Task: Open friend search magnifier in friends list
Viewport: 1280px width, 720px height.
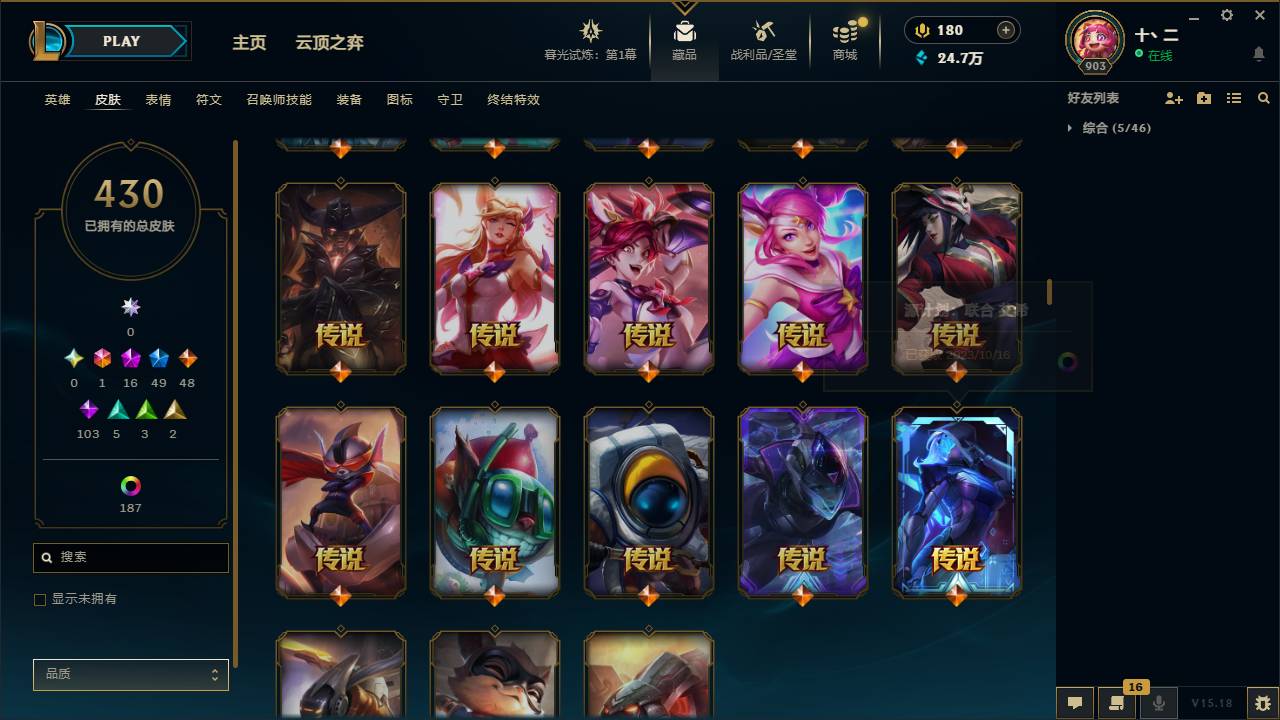Action: click(x=1264, y=98)
